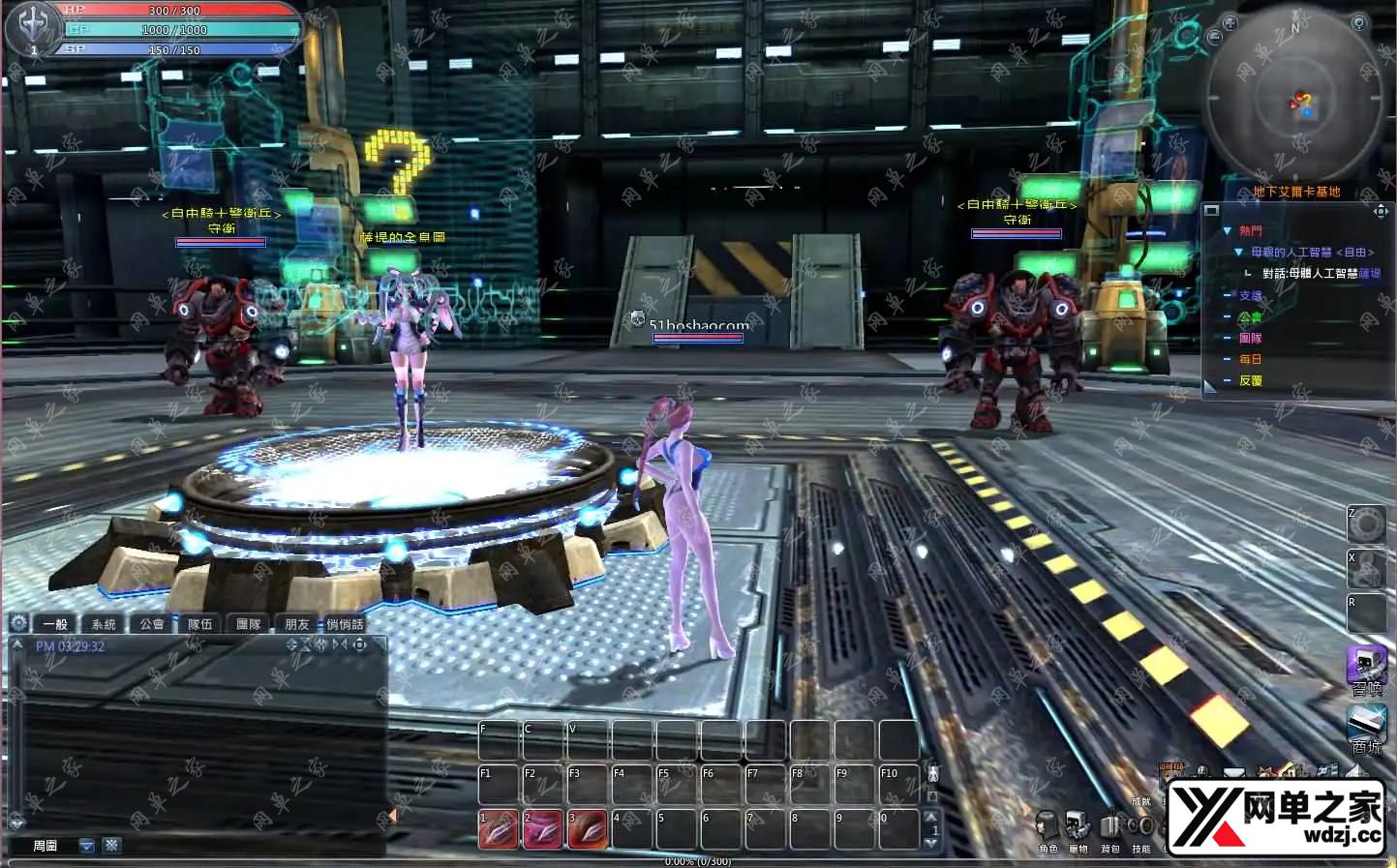Viewport: 1397px width, 868px height.
Task: Trigger the skill in hotbar slot 3
Action: [x=587, y=829]
